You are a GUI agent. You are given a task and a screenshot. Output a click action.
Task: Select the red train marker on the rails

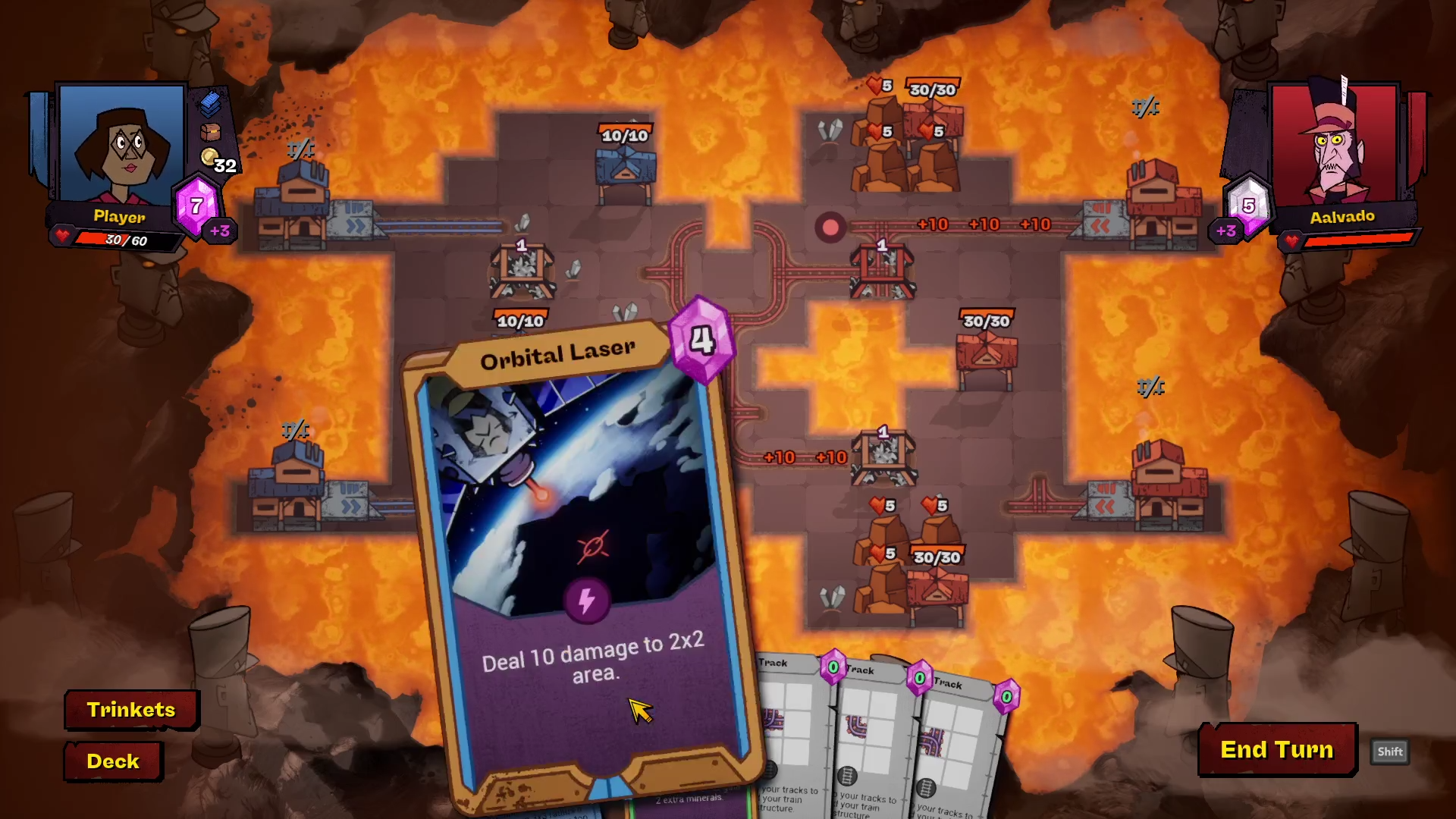830,227
